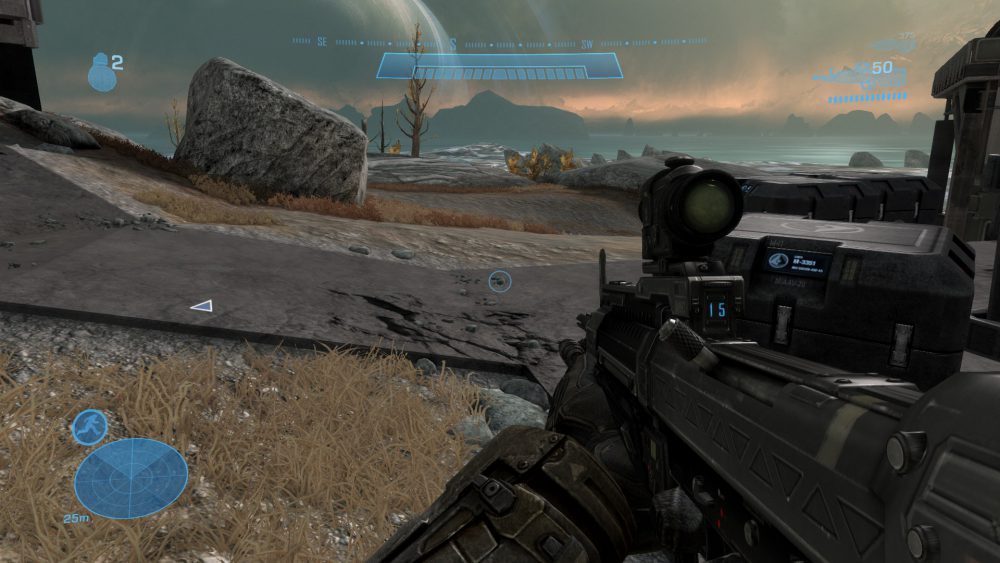1000x563 pixels.
Task: Click the white triangle waypoint marker
Action: coord(201,306)
